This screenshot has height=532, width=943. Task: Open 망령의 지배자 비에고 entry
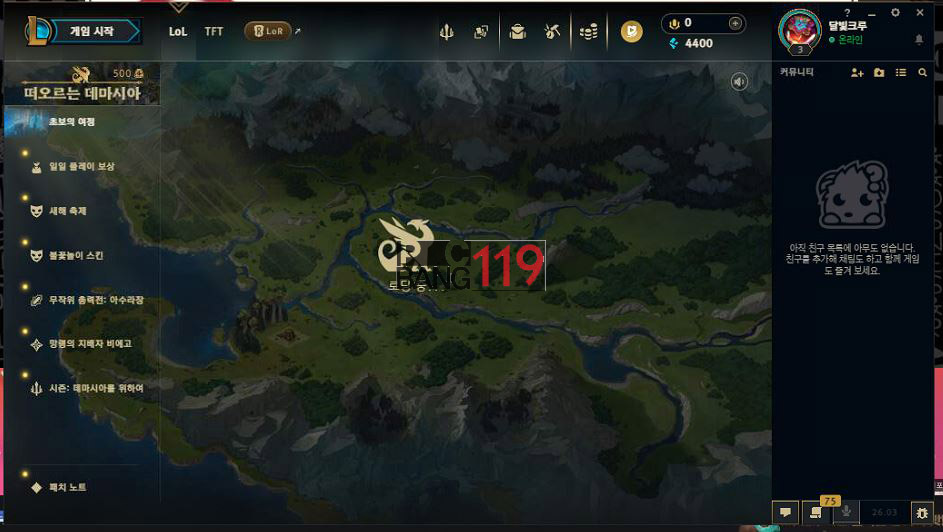click(x=90, y=343)
